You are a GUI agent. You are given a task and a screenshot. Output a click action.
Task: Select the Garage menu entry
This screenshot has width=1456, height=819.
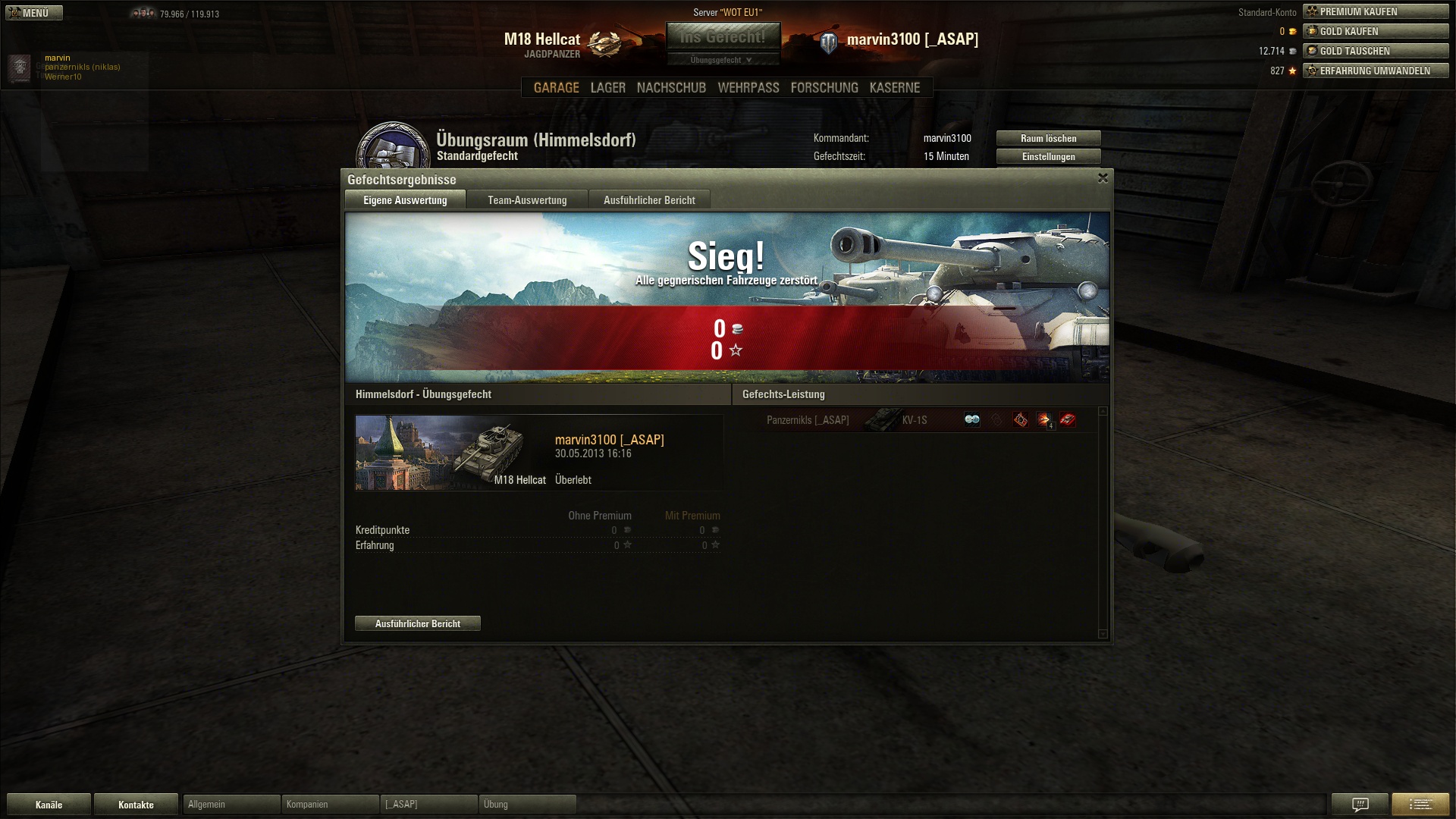[x=556, y=88]
